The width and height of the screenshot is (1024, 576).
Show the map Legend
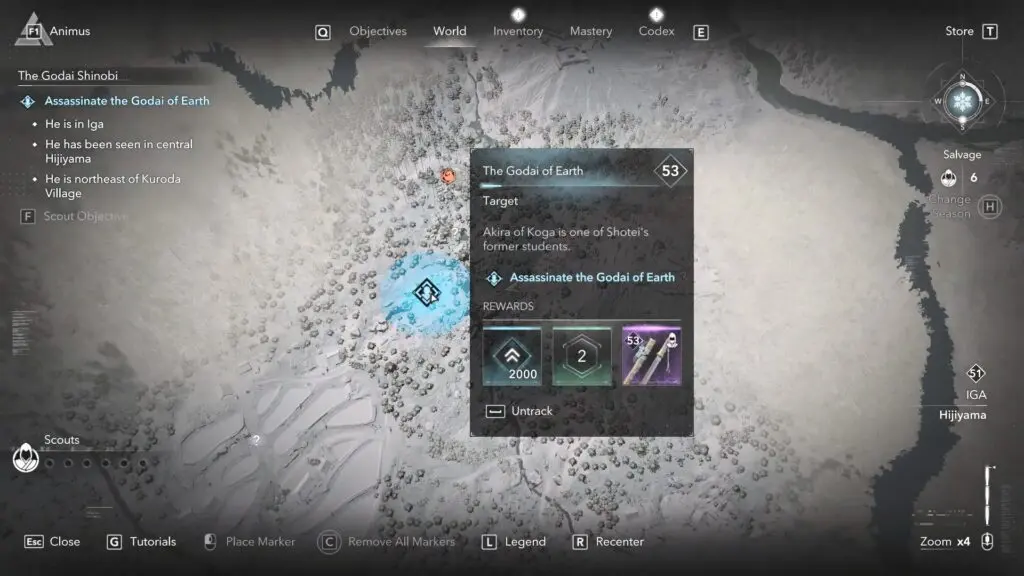514,542
